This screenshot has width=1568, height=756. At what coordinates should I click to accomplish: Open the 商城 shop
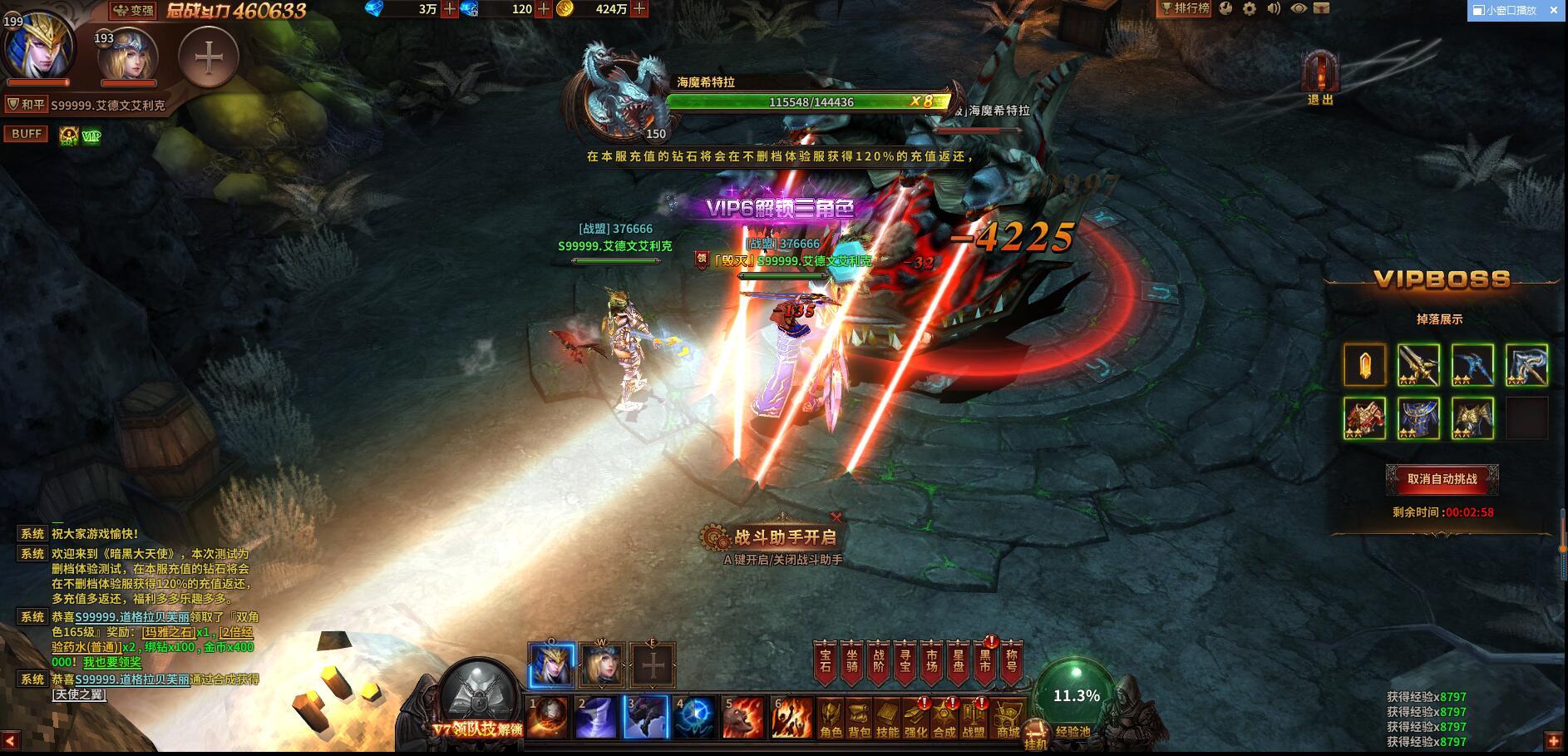click(x=1008, y=719)
